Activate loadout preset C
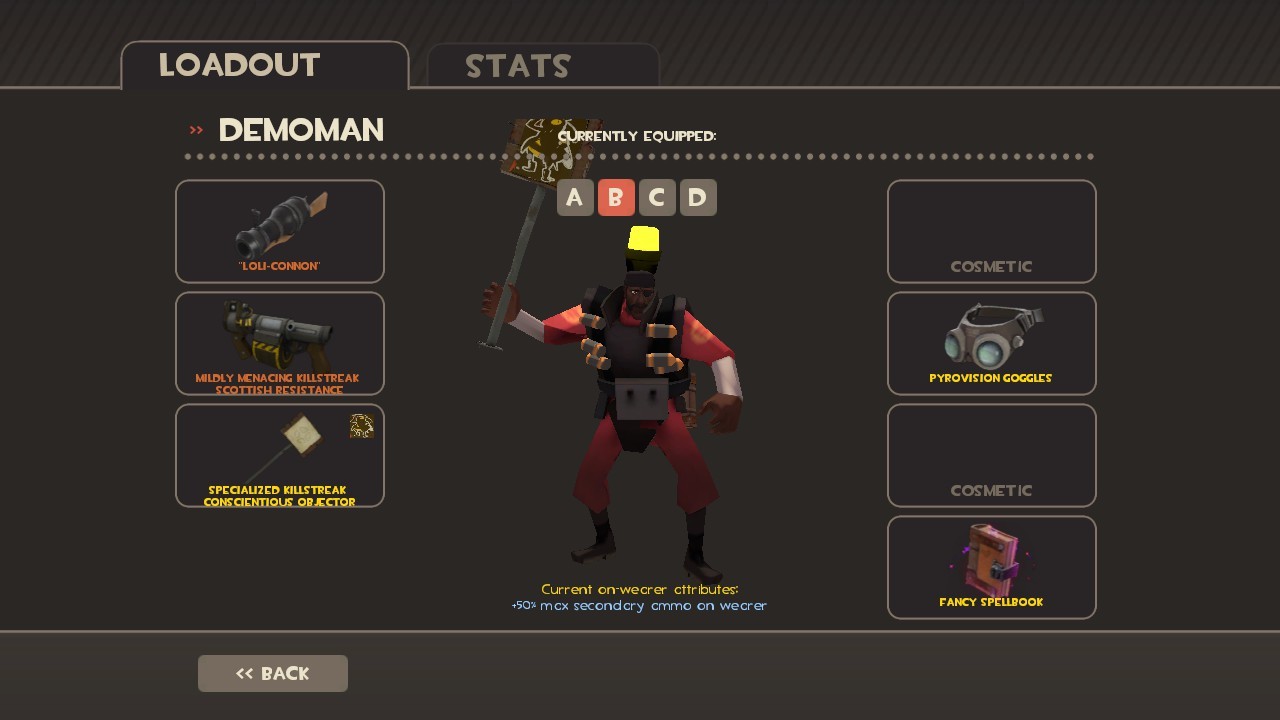This screenshot has width=1280, height=720. click(x=656, y=197)
